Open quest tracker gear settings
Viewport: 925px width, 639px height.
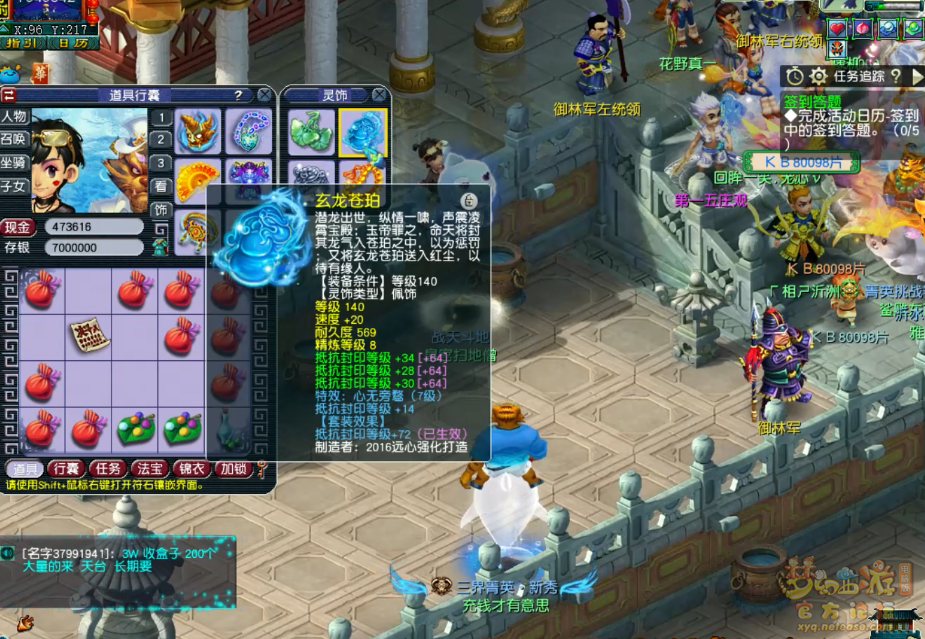[818, 76]
